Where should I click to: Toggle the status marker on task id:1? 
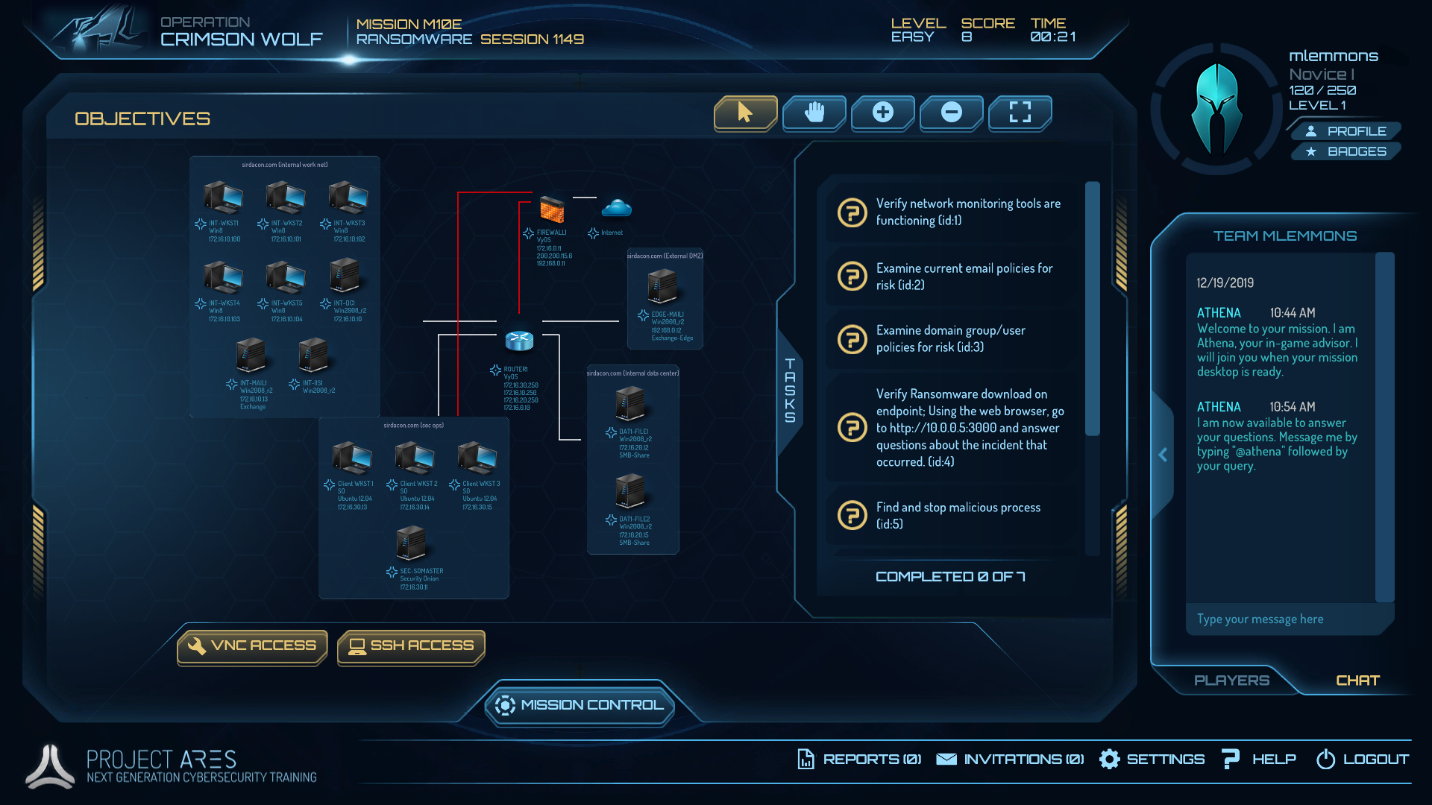851,212
